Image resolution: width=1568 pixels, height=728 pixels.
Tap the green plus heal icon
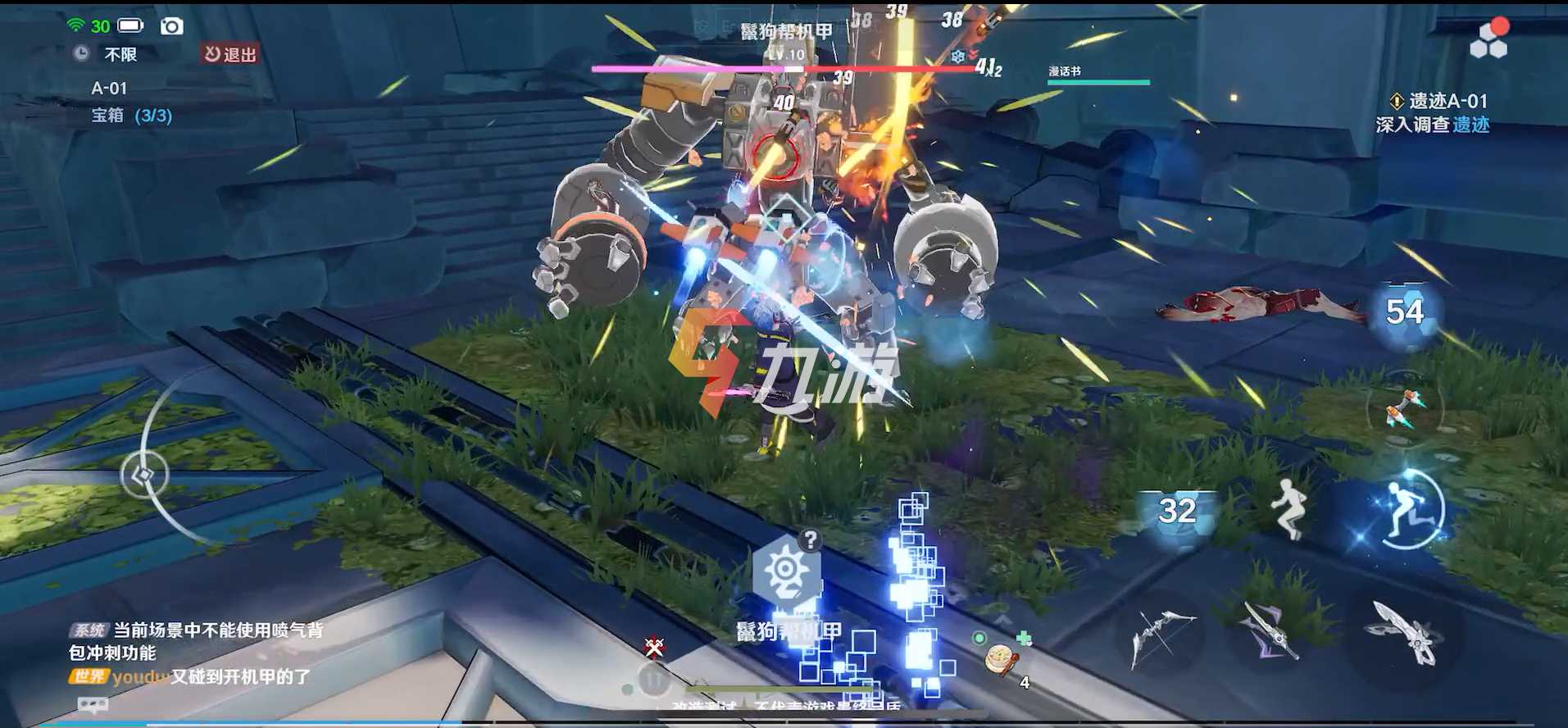[x=1024, y=638]
